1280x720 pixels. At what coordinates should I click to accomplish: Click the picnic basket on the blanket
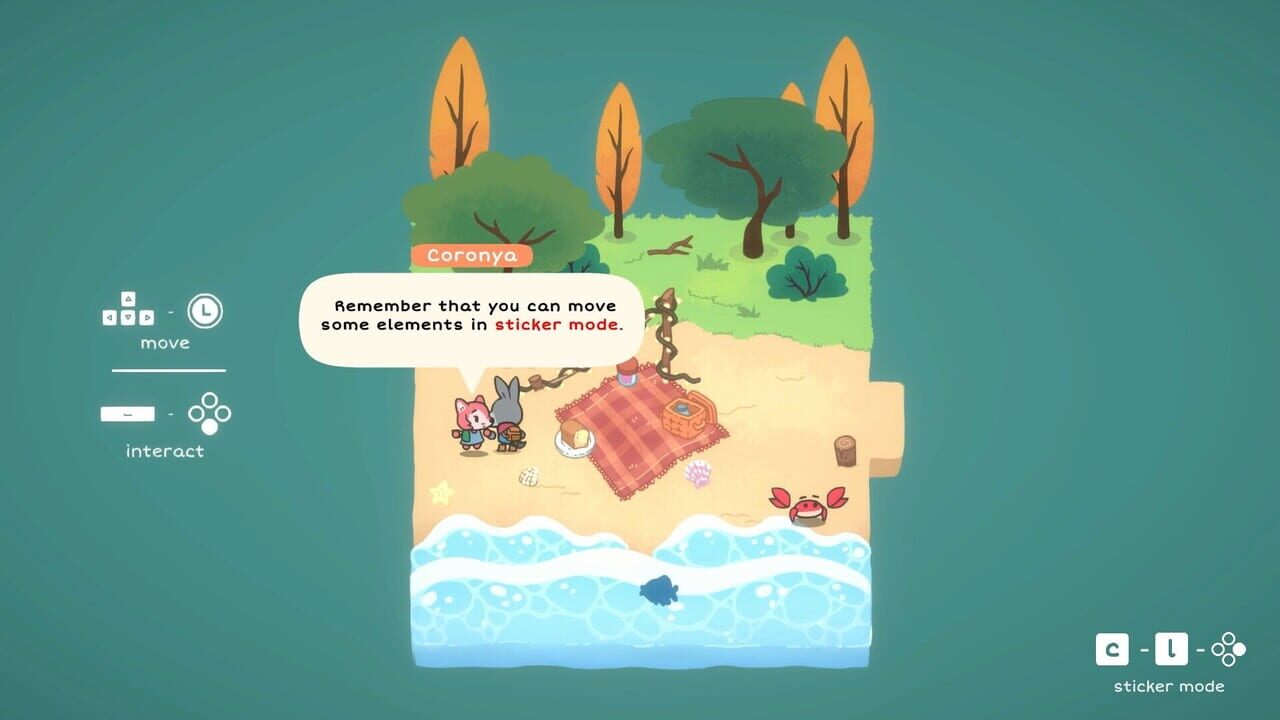pyautogui.click(x=685, y=415)
